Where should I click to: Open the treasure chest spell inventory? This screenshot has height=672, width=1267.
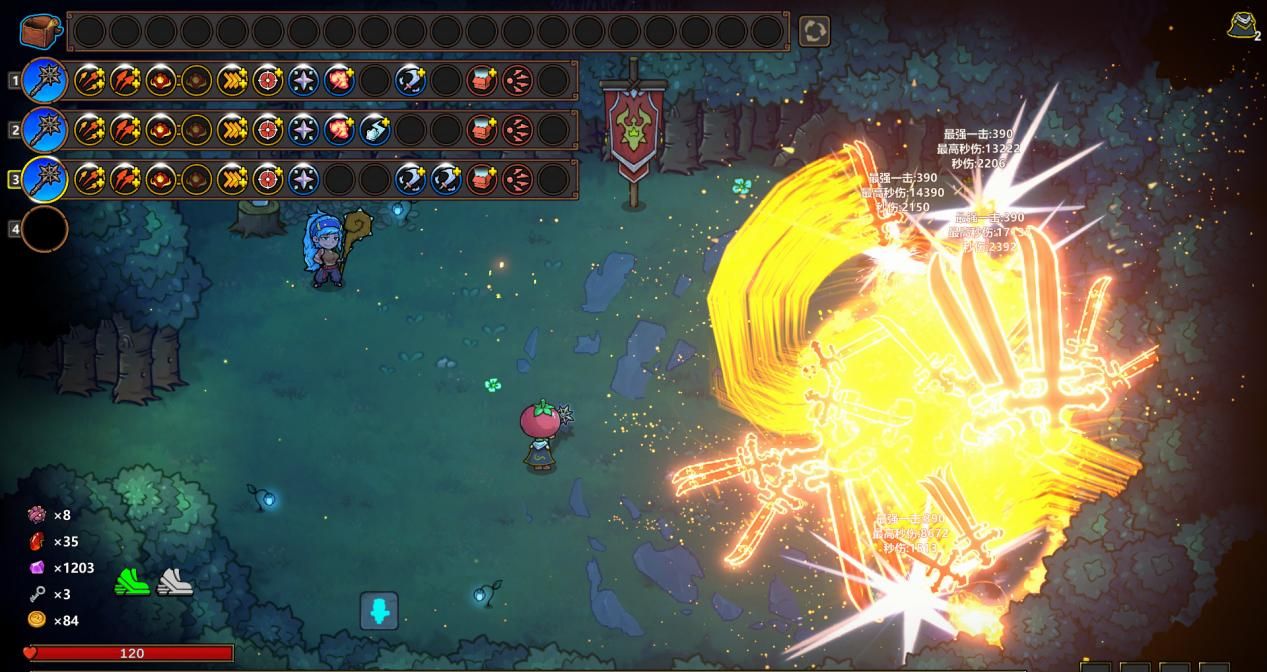[43, 30]
